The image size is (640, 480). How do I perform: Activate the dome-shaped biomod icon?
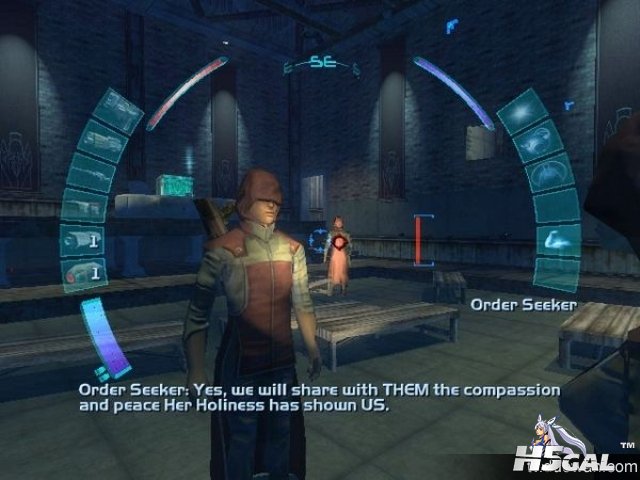(549, 173)
